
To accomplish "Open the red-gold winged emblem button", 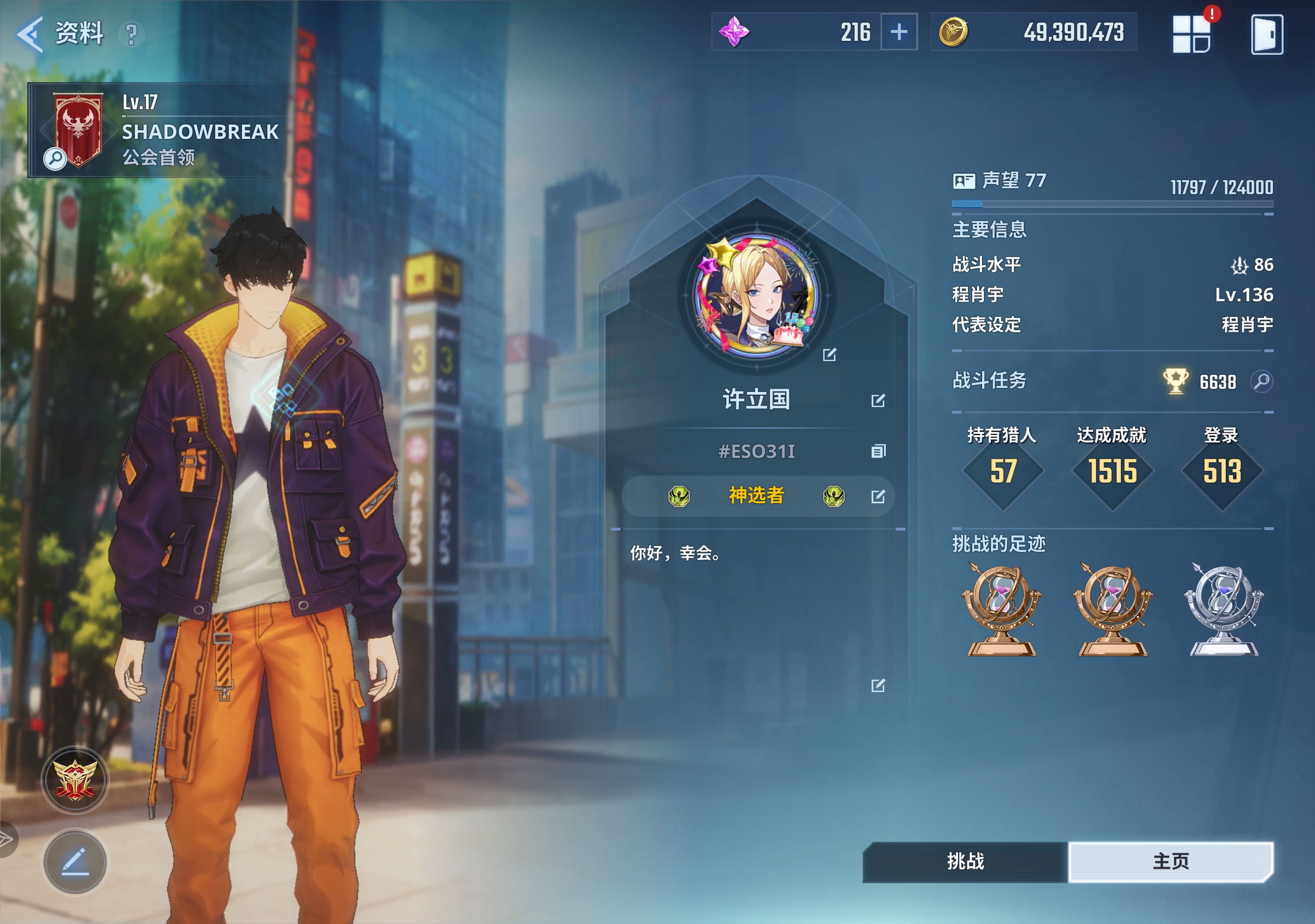I will [75, 779].
